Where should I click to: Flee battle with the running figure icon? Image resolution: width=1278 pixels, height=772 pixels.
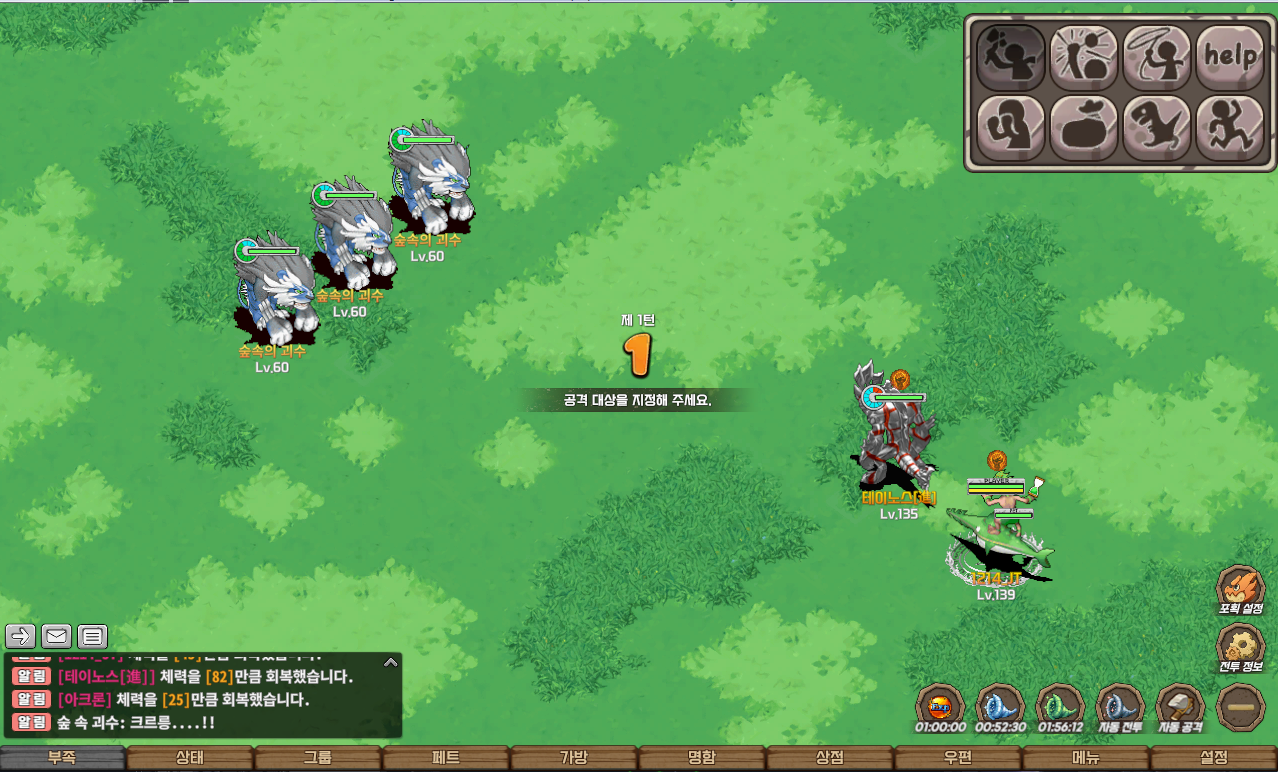pos(1230,128)
